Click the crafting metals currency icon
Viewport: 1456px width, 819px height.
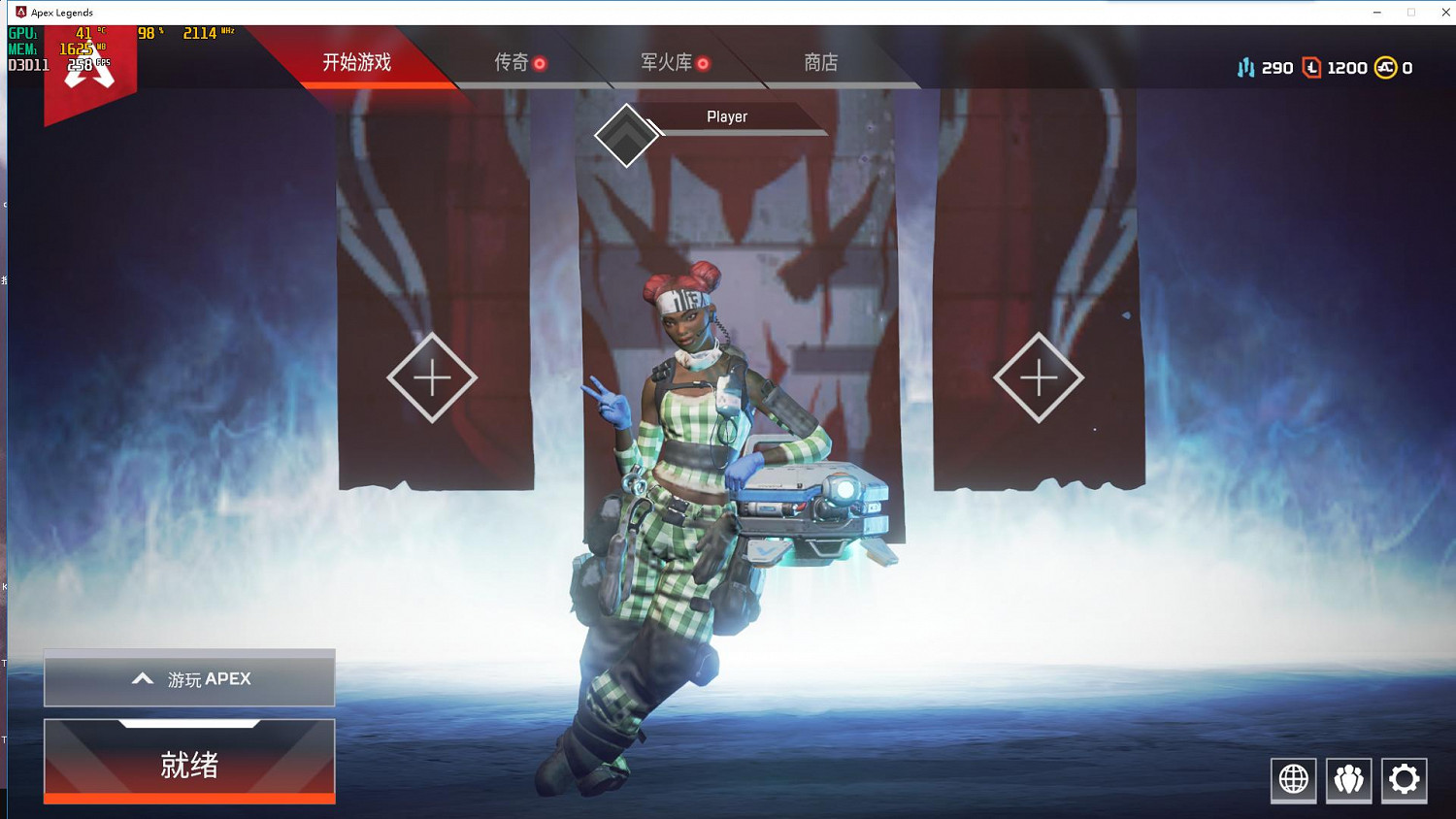tap(1246, 67)
